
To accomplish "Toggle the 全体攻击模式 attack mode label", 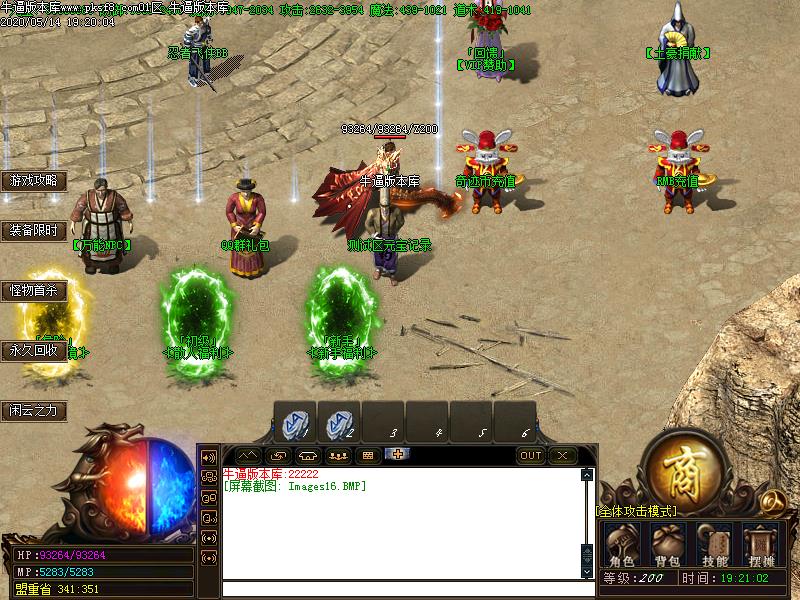I will (x=637, y=511).
